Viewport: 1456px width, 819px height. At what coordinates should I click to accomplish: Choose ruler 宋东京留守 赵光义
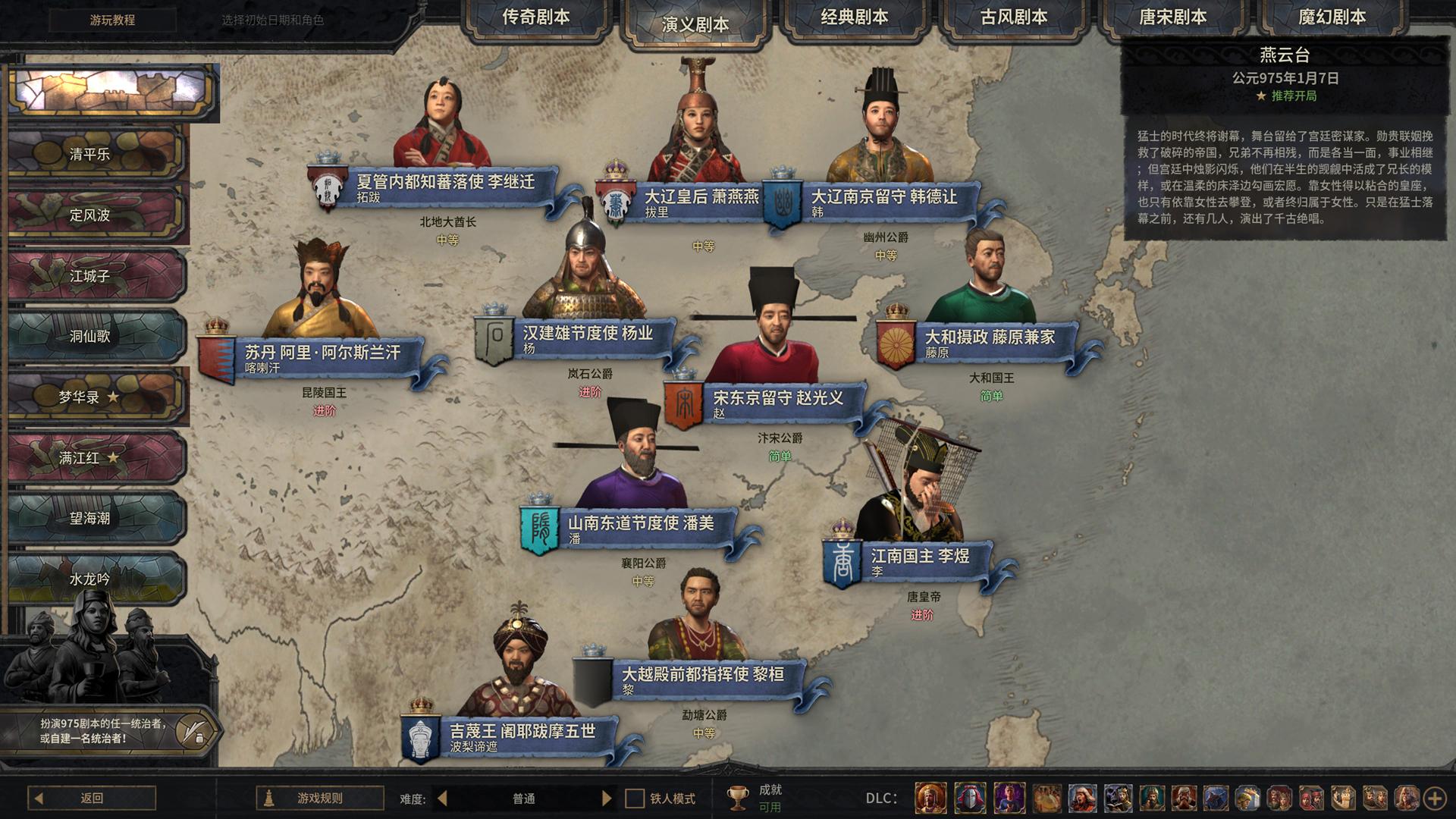click(778, 399)
